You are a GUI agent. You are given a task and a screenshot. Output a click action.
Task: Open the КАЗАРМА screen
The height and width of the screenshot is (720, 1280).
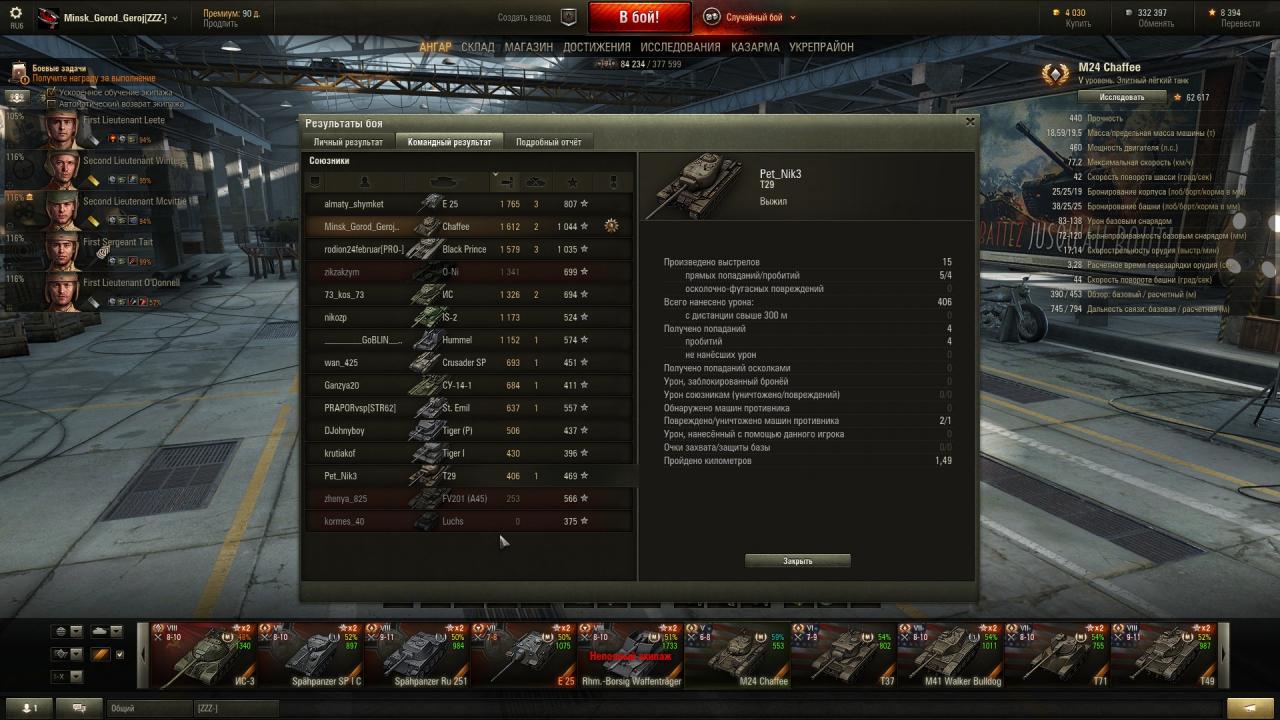(755, 47)
